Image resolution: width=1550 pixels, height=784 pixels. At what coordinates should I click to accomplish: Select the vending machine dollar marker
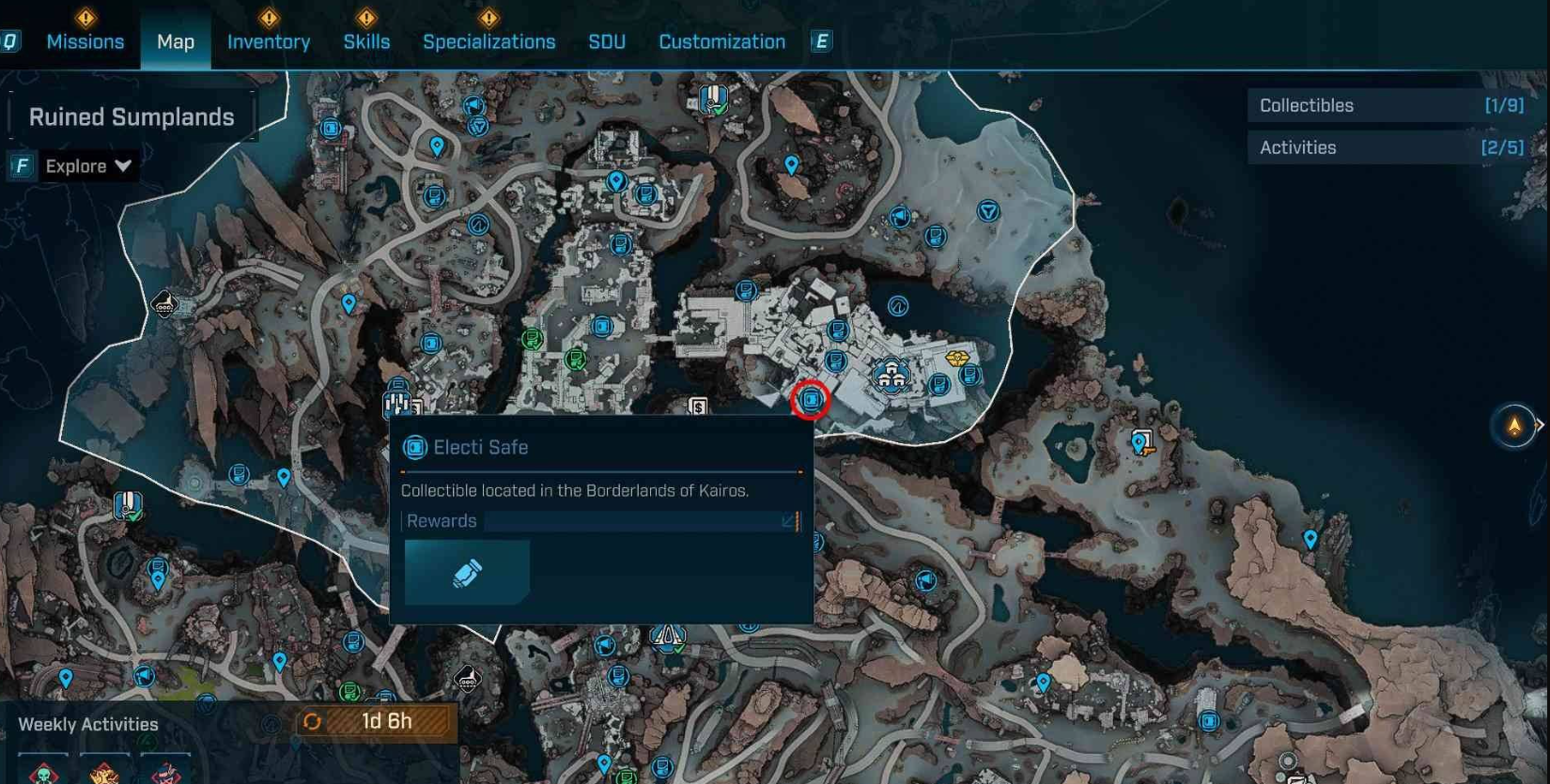[x=698, y=406]
